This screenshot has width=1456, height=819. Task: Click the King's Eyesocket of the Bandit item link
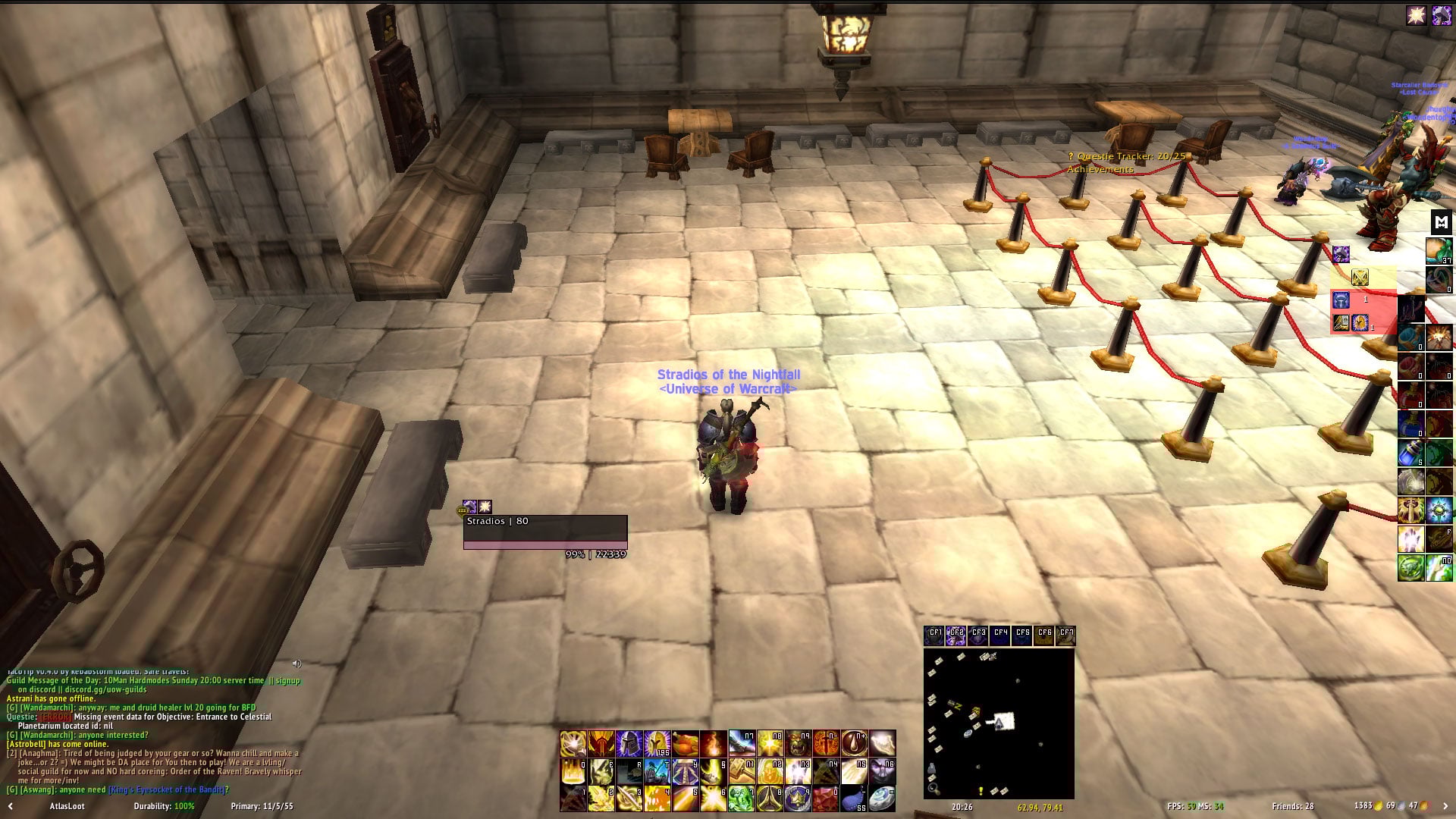(x=166, y=789)
